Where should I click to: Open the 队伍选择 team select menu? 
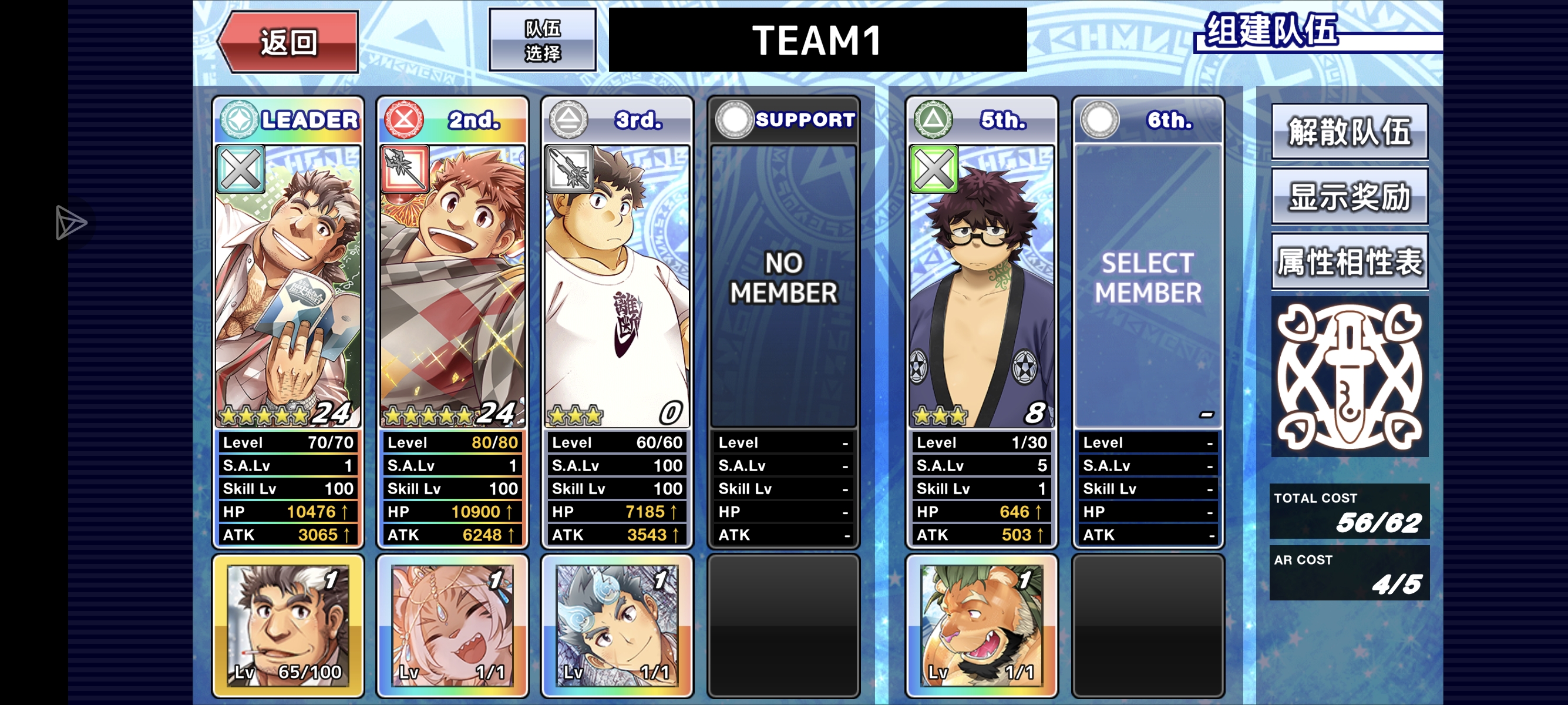tap(541, 40)
